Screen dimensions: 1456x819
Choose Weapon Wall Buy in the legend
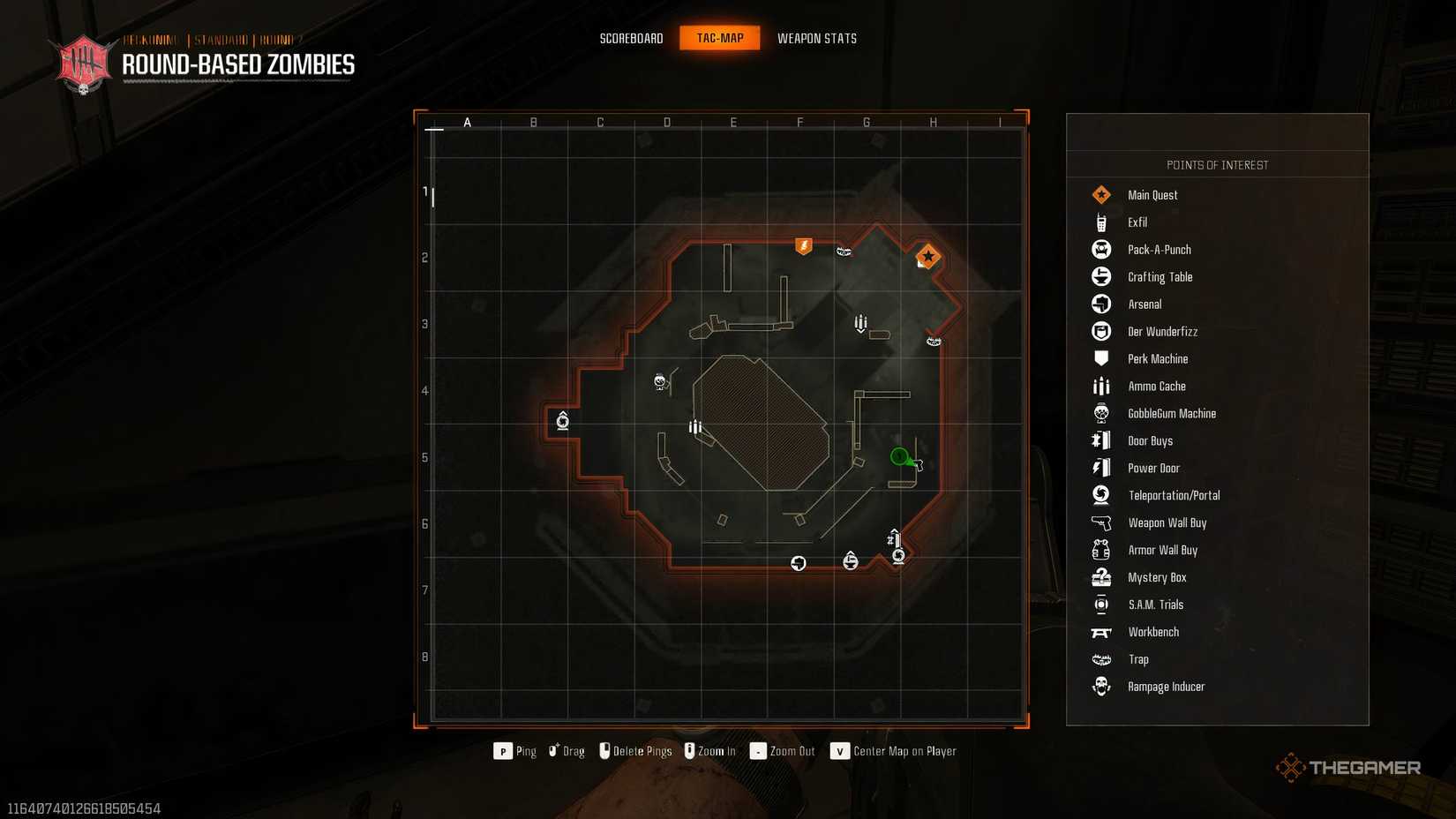[x=1167, y=523]
